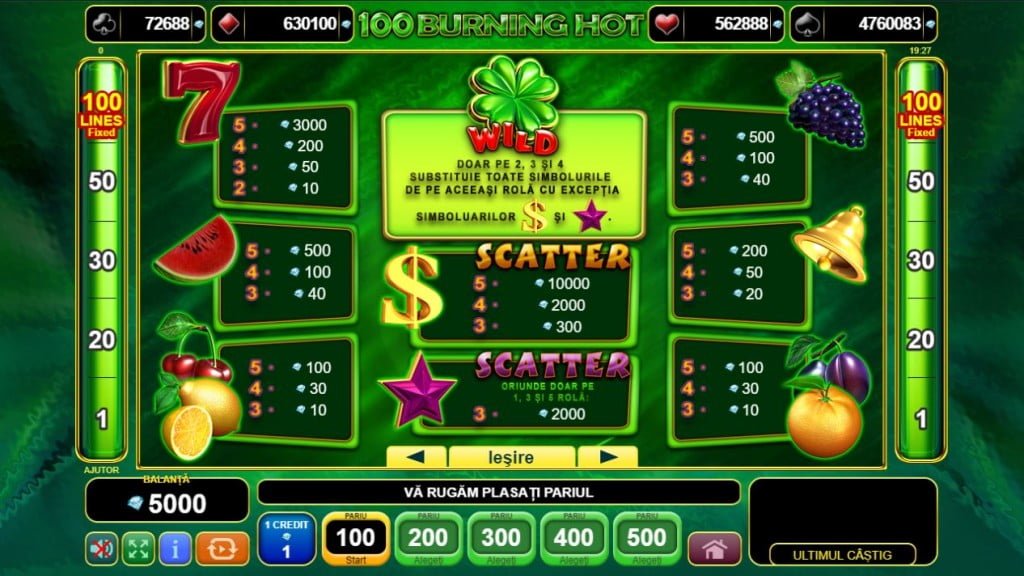Switch to fullscreen mode
The image size is (1024, 576).
pos(137,548)
